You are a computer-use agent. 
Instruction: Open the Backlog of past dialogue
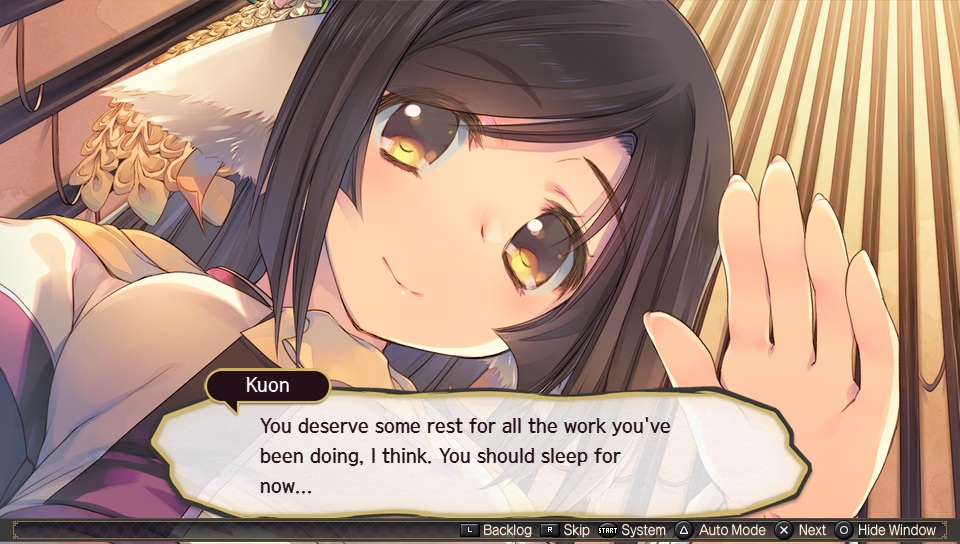click(x=499, y=530)
